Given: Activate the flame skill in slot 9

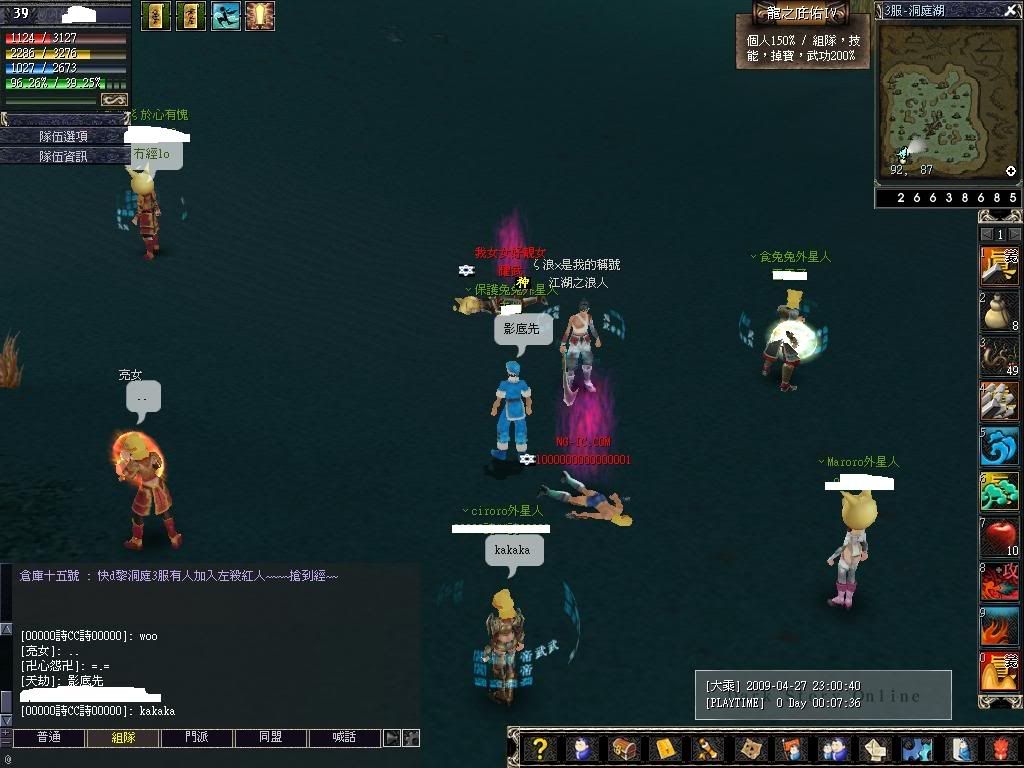Looking at the screenshot, I should (998, 627).
